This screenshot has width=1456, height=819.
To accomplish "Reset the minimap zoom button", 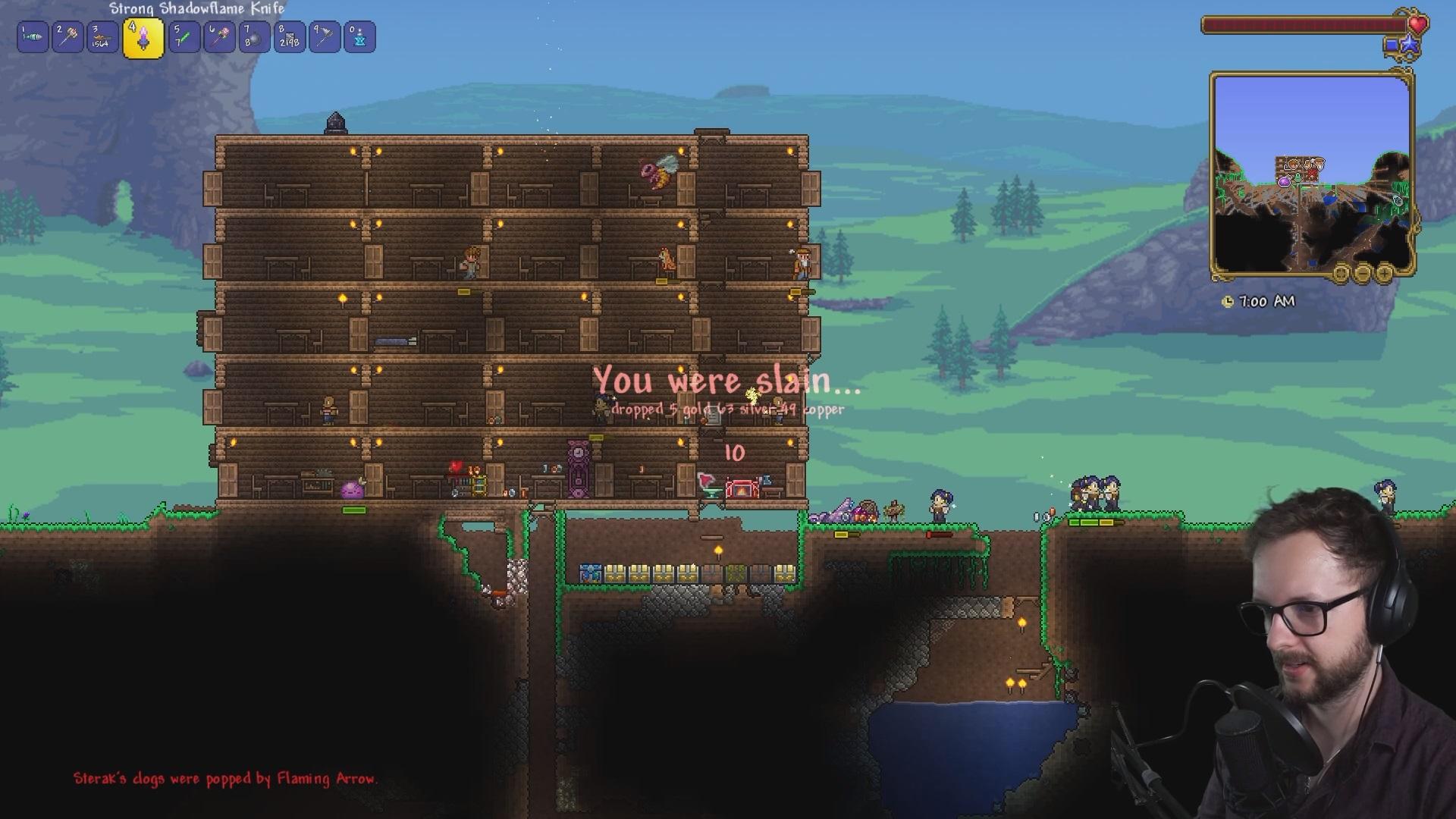I will tap(1341, 273).
